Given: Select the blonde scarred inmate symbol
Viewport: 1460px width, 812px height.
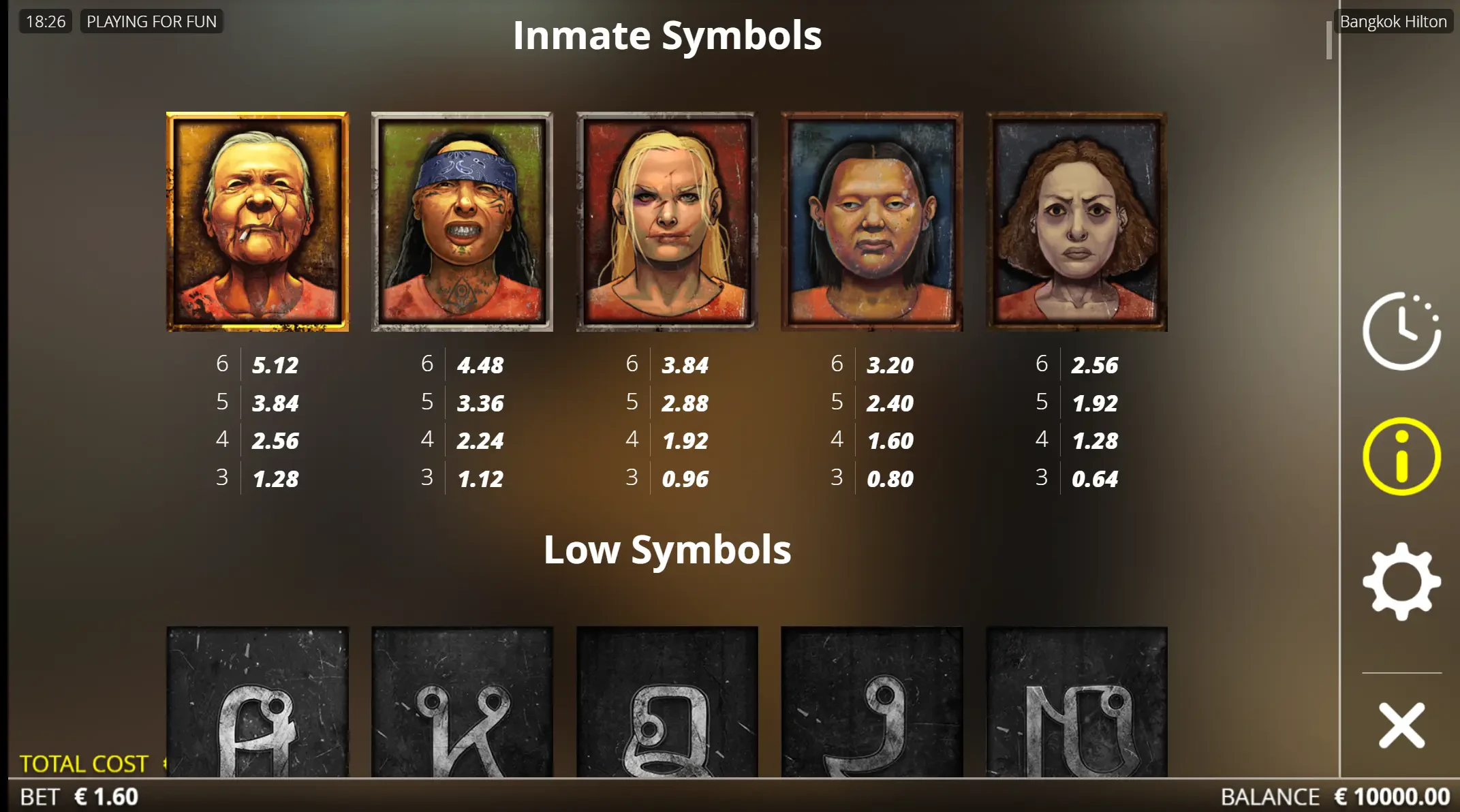Looking at the screenshot, I should pyautogui.click(x=666, y=219).
